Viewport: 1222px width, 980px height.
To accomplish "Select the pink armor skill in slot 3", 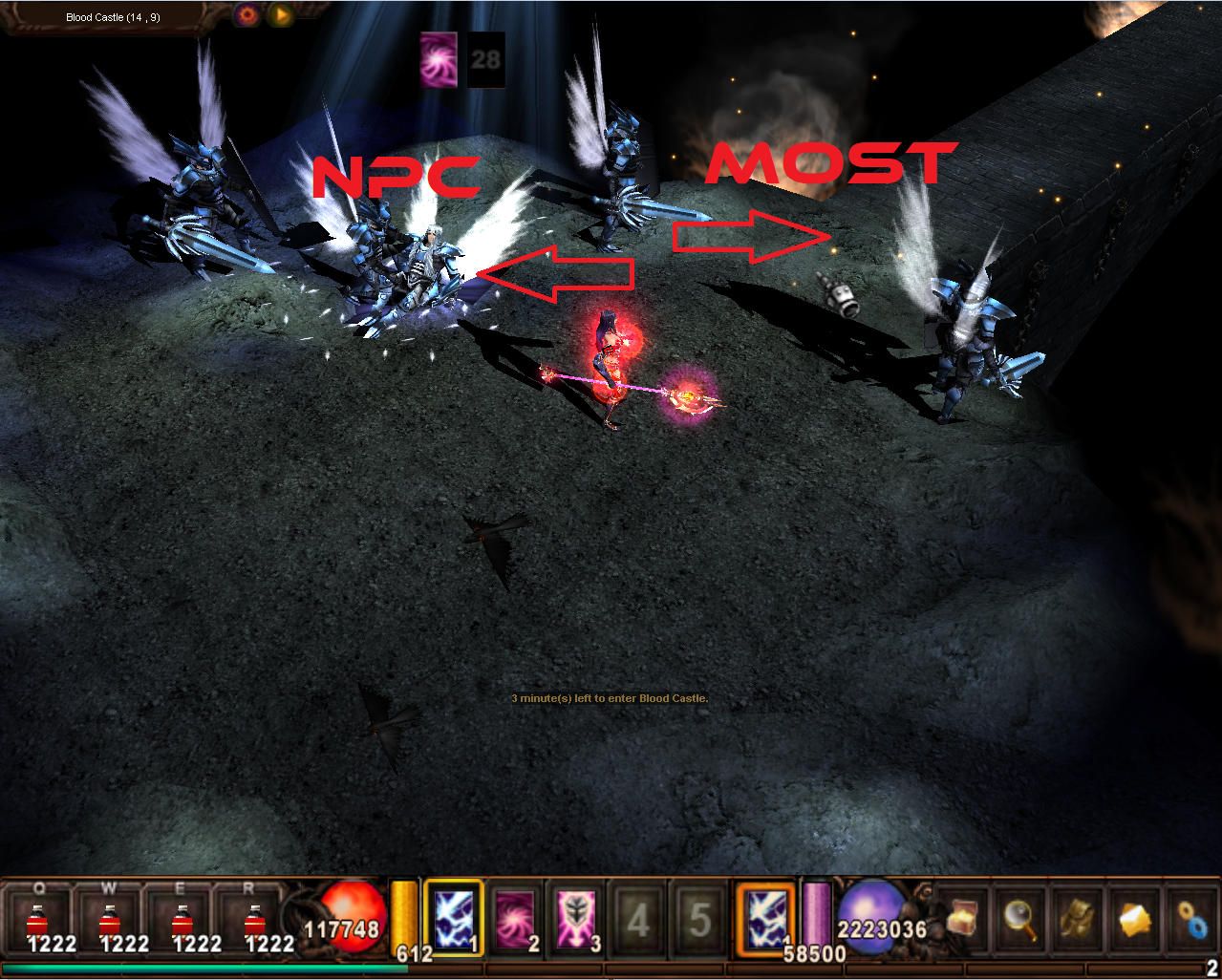I will pyautogui.click(x=578, y=919).
